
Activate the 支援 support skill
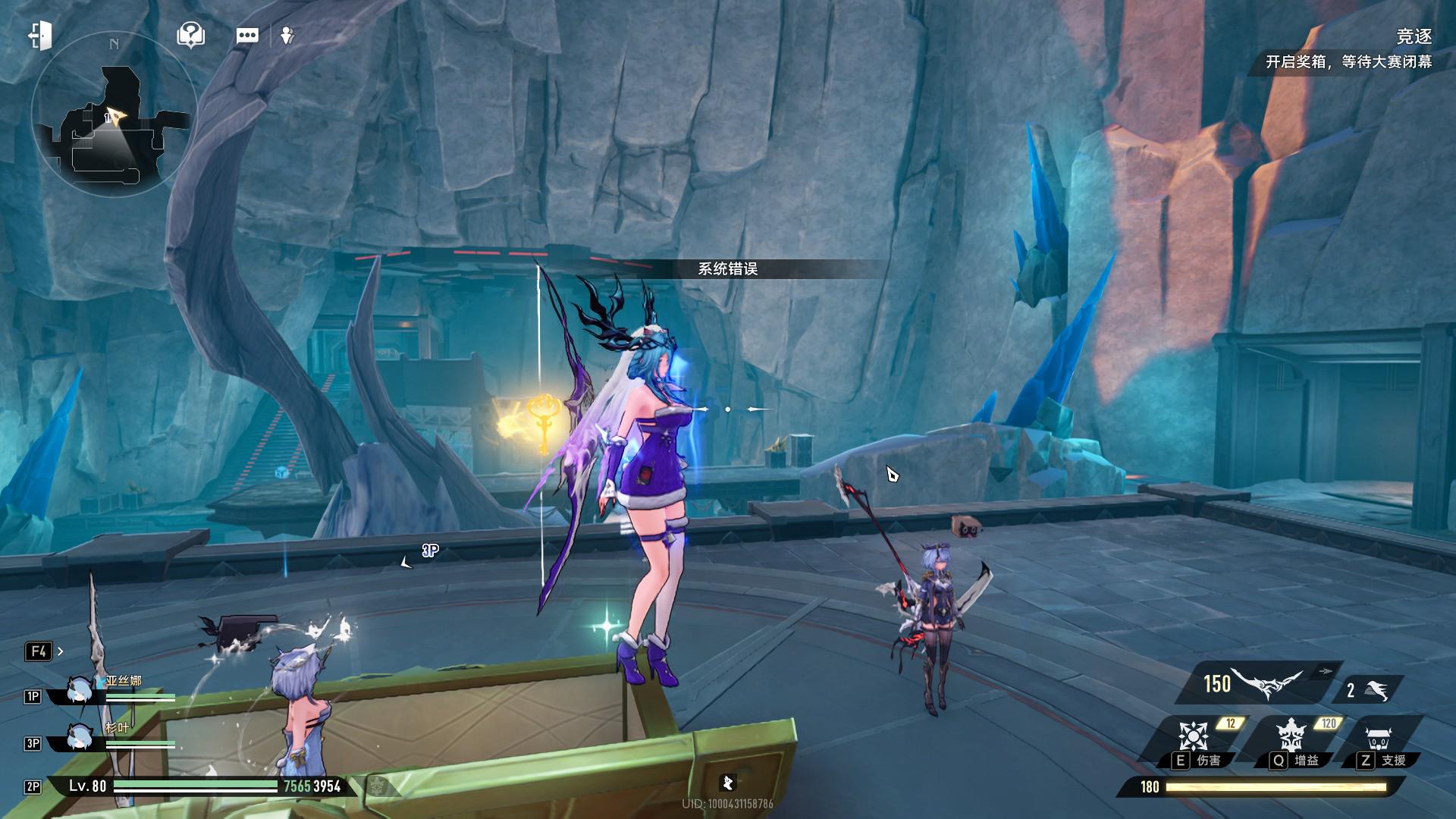pos(1379,742)
